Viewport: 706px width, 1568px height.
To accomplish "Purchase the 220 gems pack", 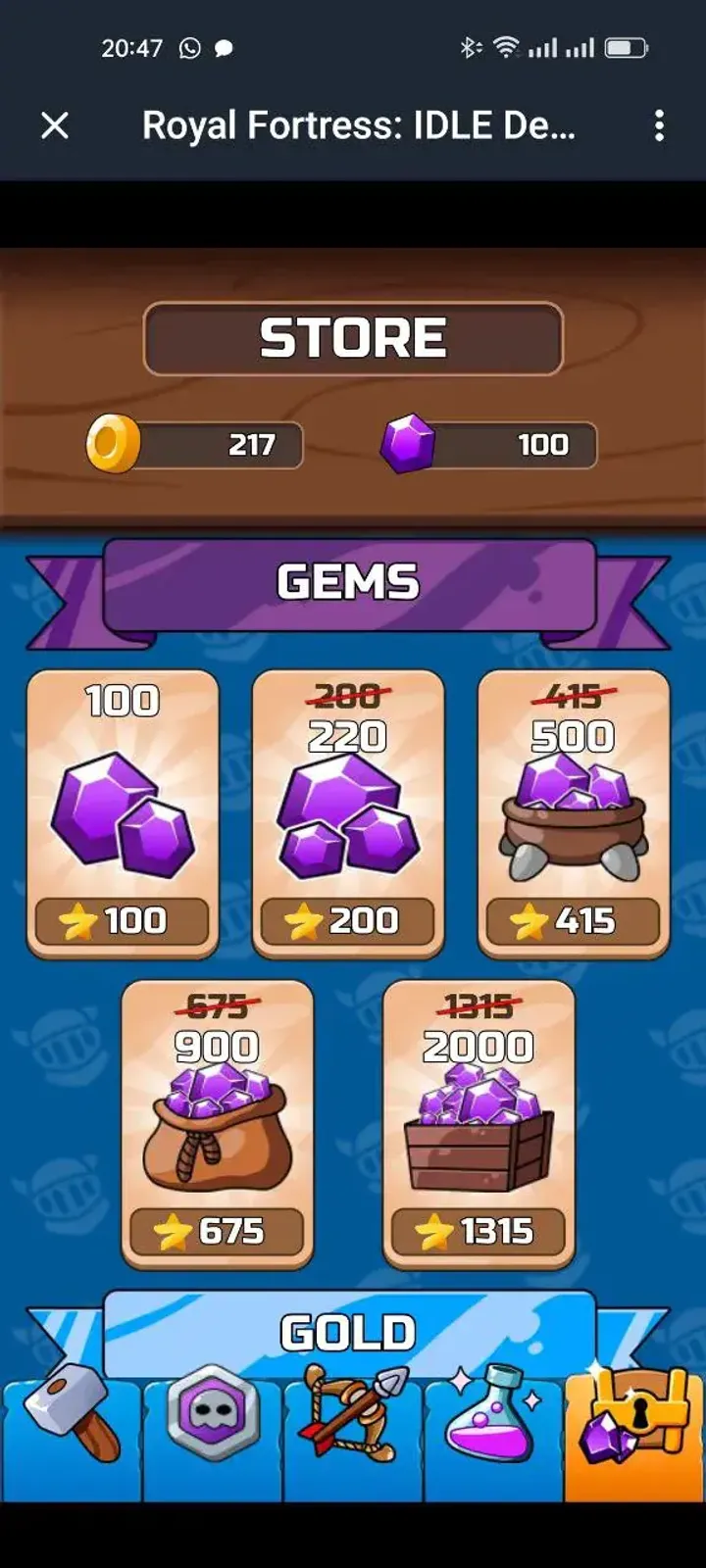I will pos(348,813).
